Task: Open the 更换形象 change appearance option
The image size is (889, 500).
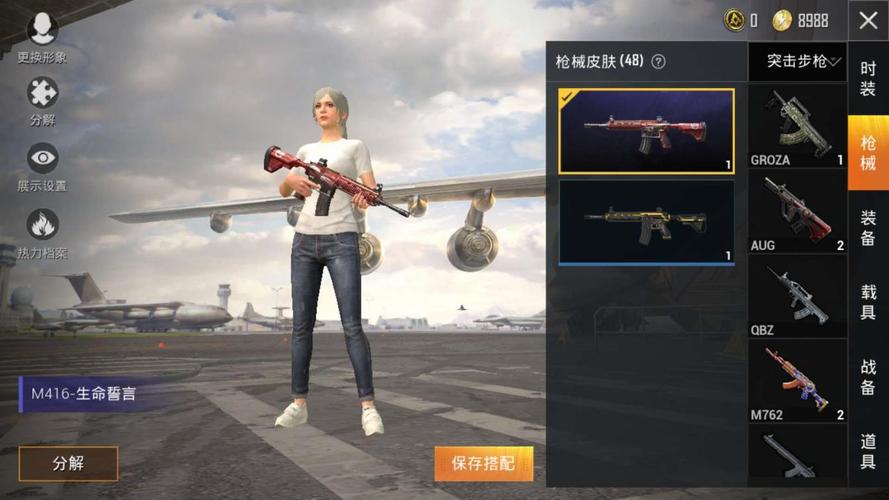Action: (42, 31)
